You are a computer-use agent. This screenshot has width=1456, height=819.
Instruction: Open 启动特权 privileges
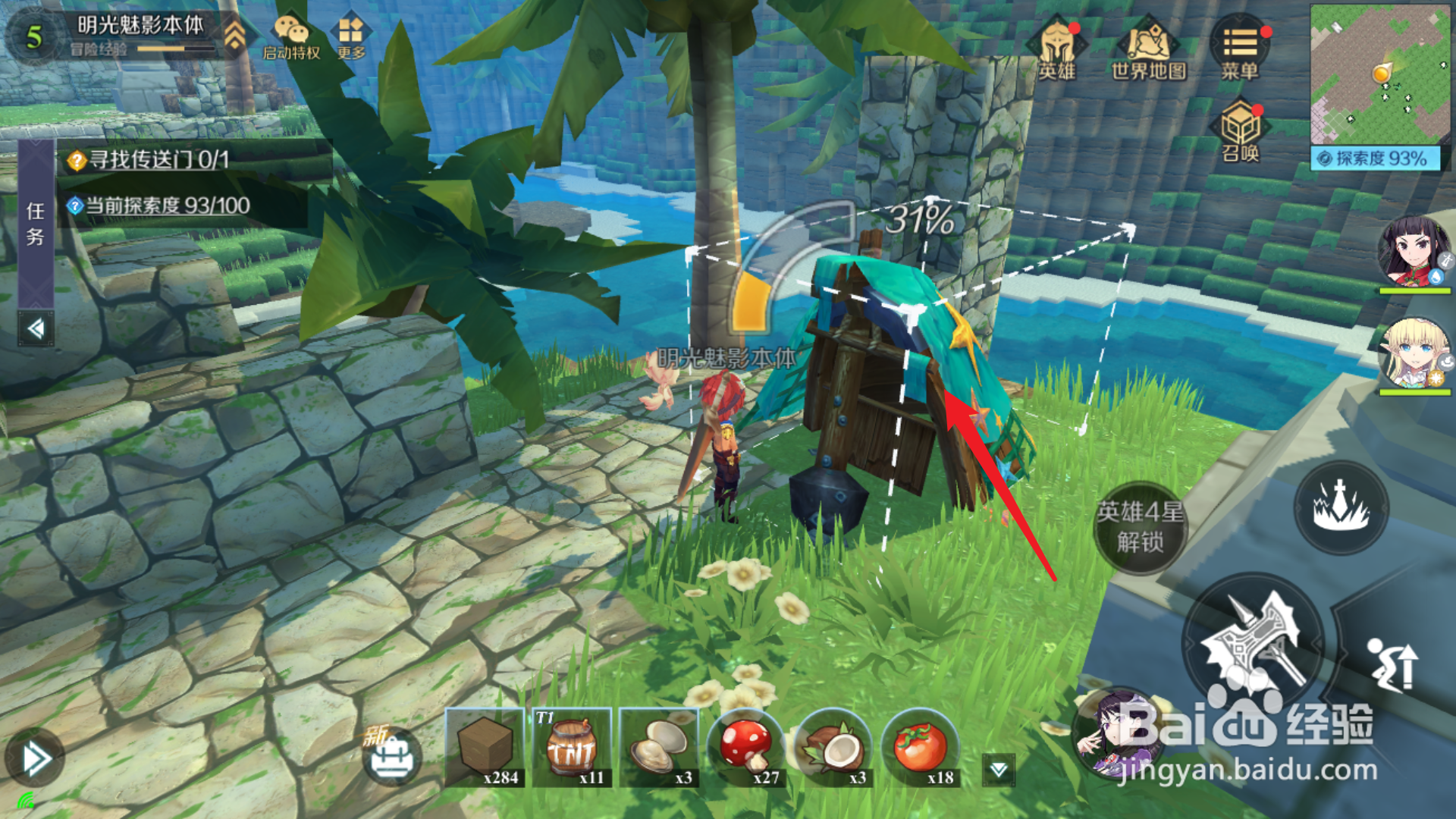point(291,38)
